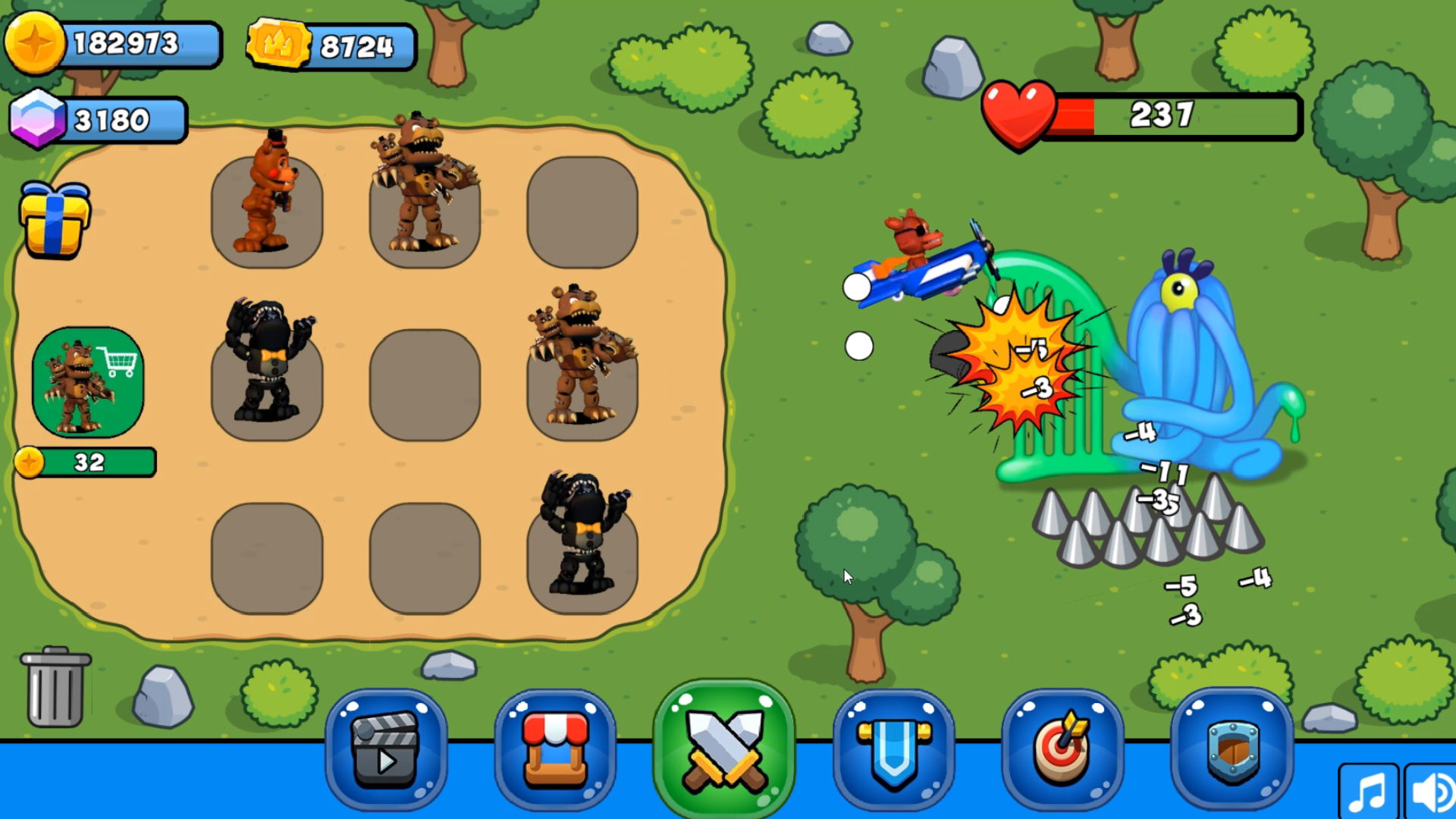Switch to the swords battle tab
1456x819 pixels.
point(725,747)
